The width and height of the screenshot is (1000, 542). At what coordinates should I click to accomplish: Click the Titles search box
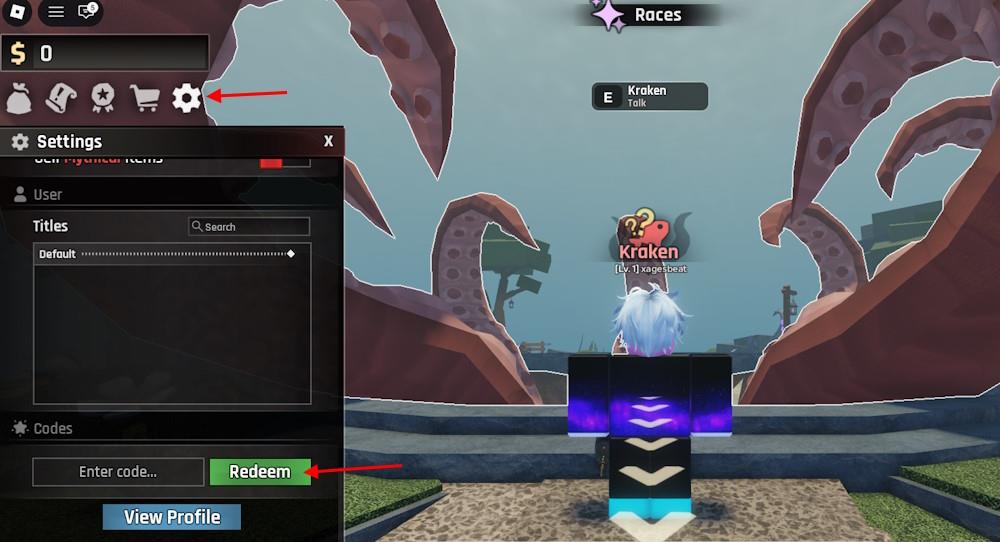click(249, 227)
